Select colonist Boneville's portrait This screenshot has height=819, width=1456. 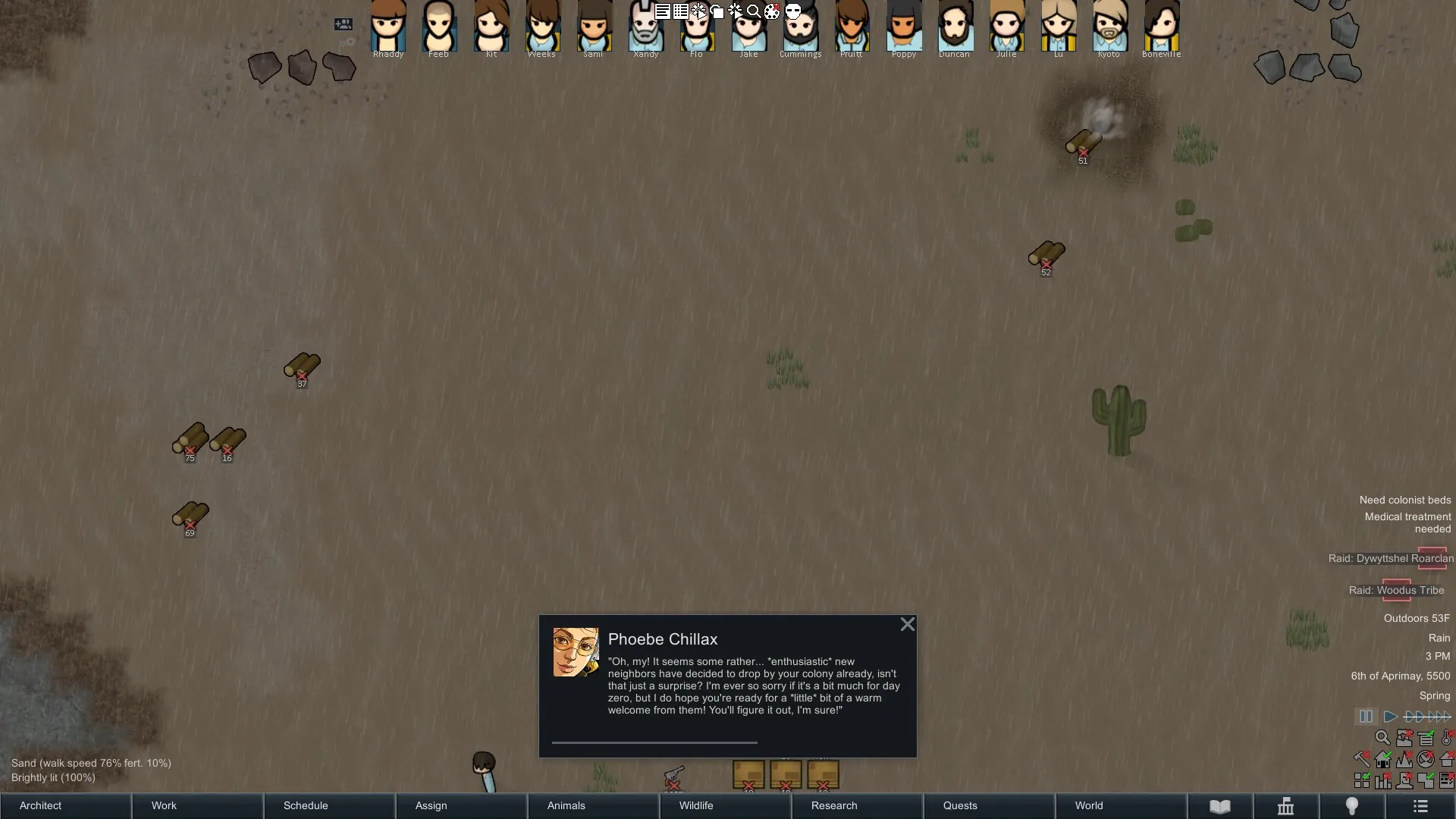point(1161,27)
